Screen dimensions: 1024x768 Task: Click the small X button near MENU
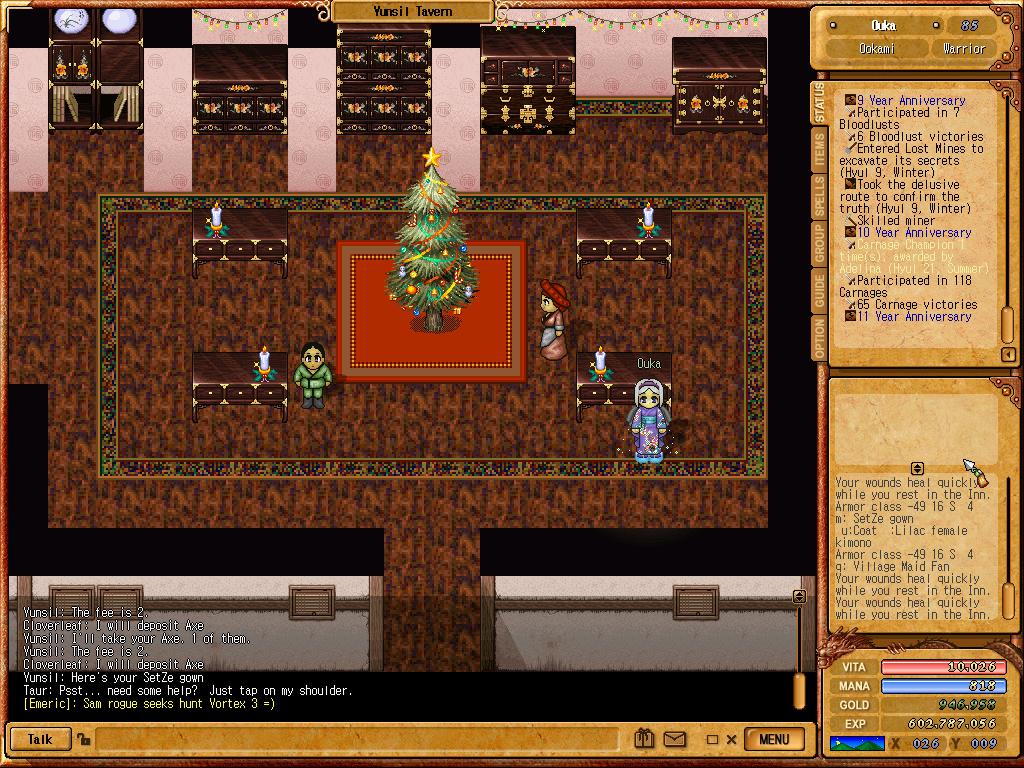pos(731,740)
